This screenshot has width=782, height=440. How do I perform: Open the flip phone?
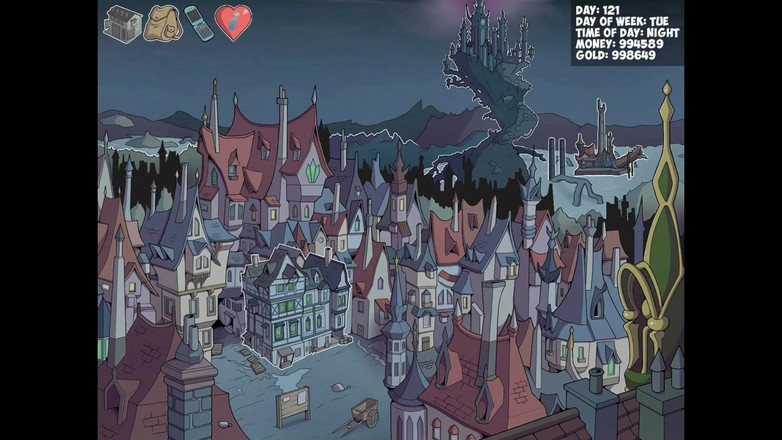pos(198,23)
